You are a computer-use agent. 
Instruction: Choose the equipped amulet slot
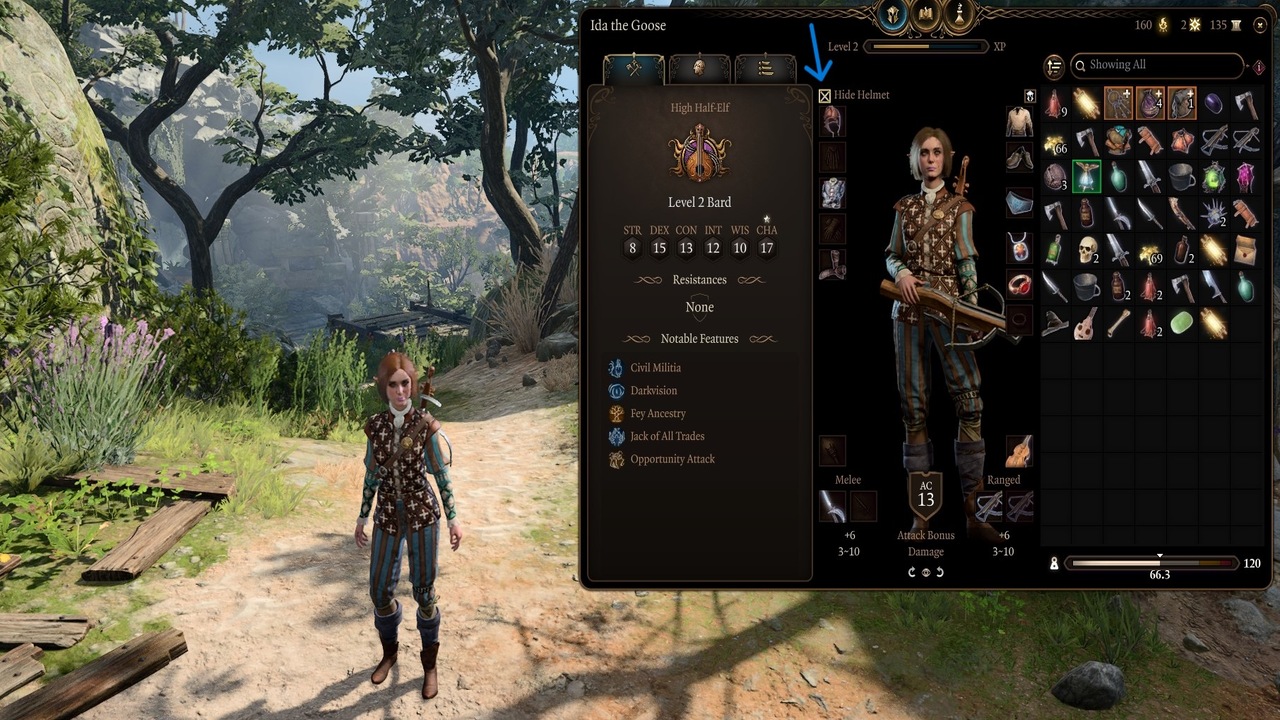click(x=1019, y=247)
